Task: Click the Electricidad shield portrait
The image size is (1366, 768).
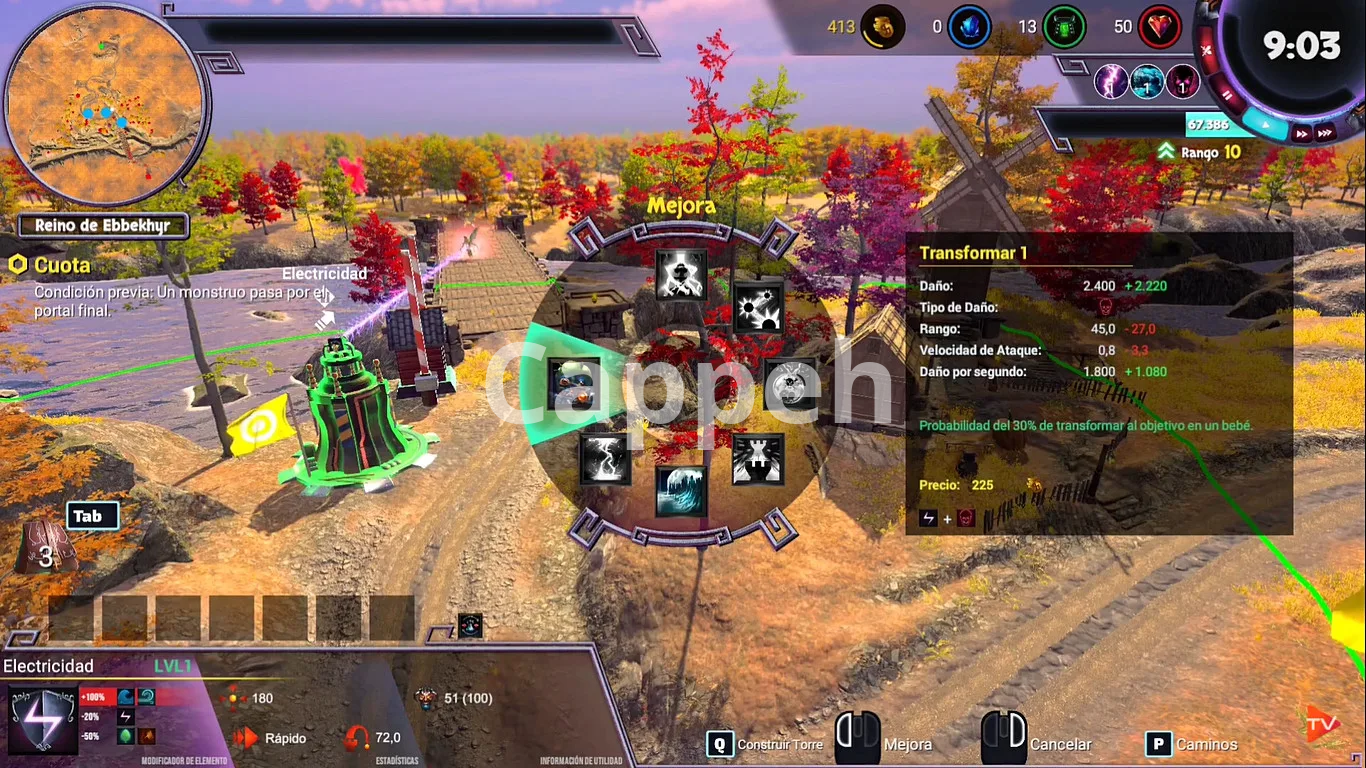Action: (x=43, y=720)
